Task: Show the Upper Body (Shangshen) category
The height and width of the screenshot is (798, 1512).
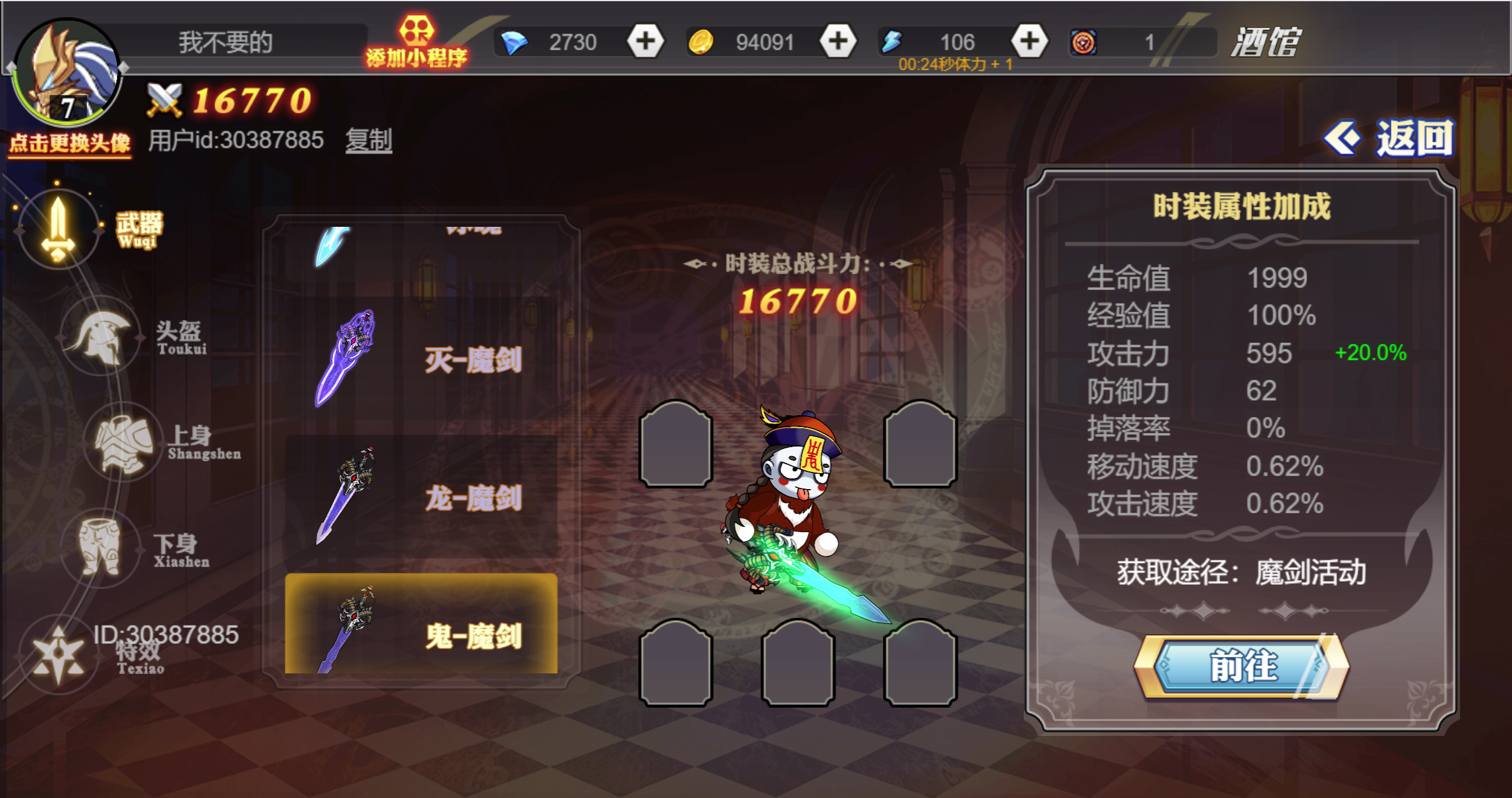Action: tap(123, 443)
